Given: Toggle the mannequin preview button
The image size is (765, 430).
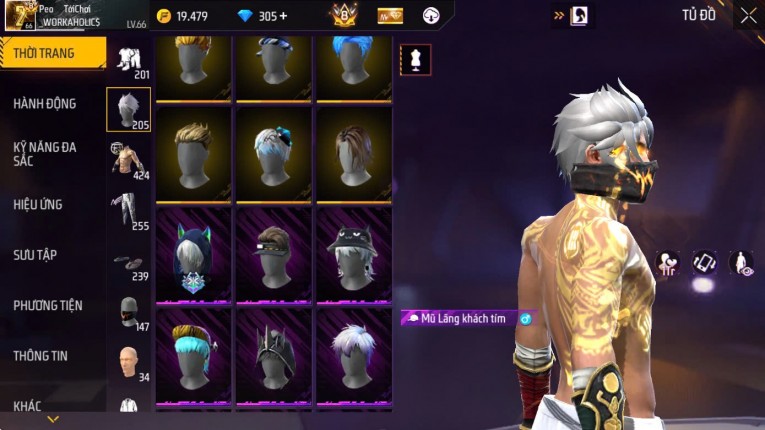Looking at the screenshot, I should [x=416, y=60].
